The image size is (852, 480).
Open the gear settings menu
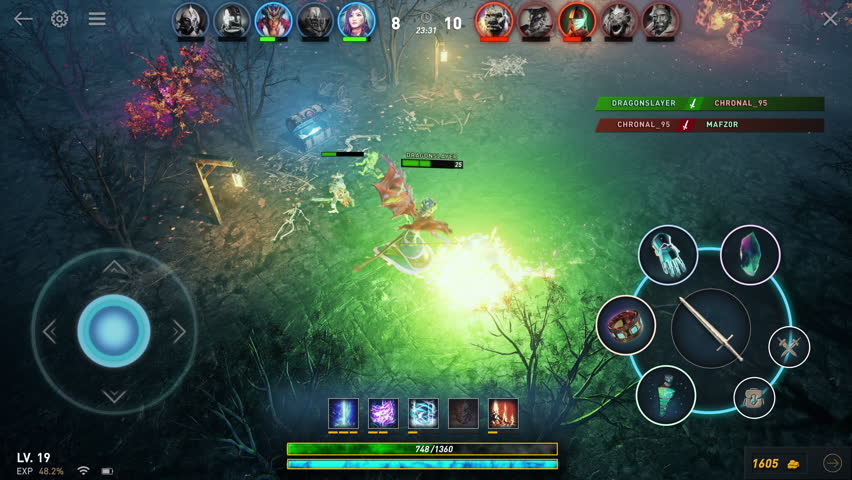[x=60, y=19]
